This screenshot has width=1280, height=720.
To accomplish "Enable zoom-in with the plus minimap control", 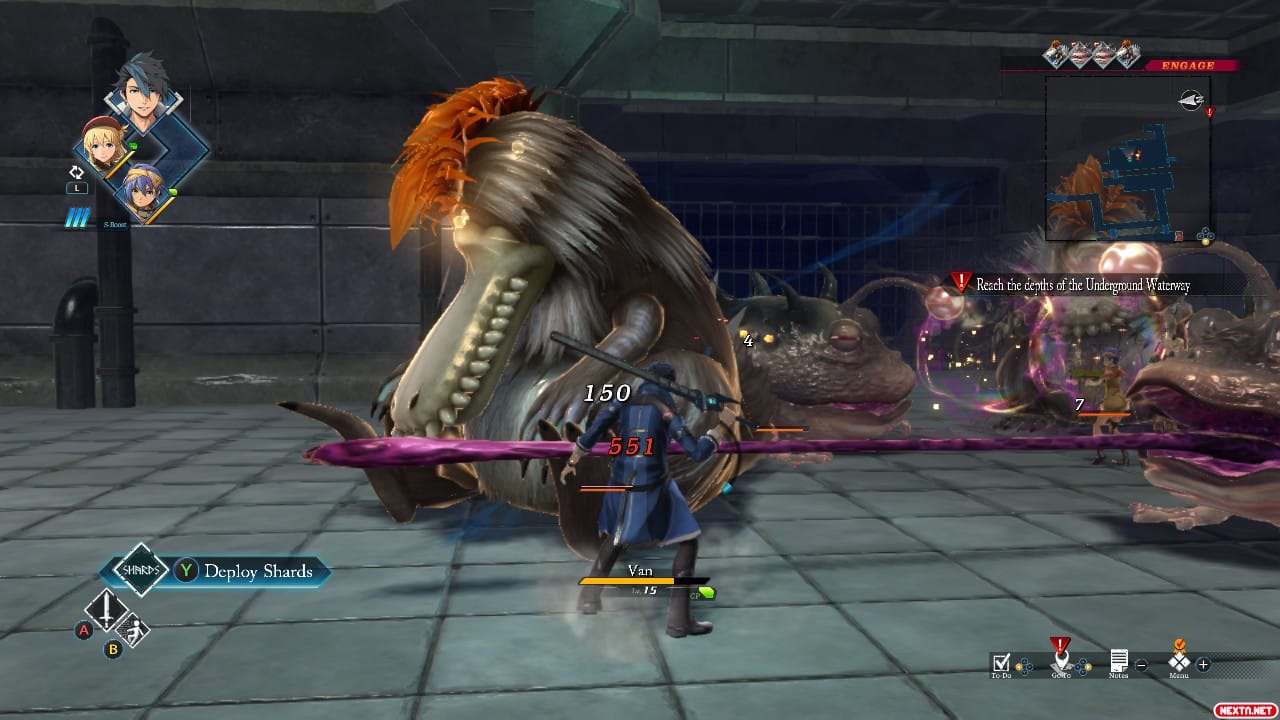I will pos(1202,665).
